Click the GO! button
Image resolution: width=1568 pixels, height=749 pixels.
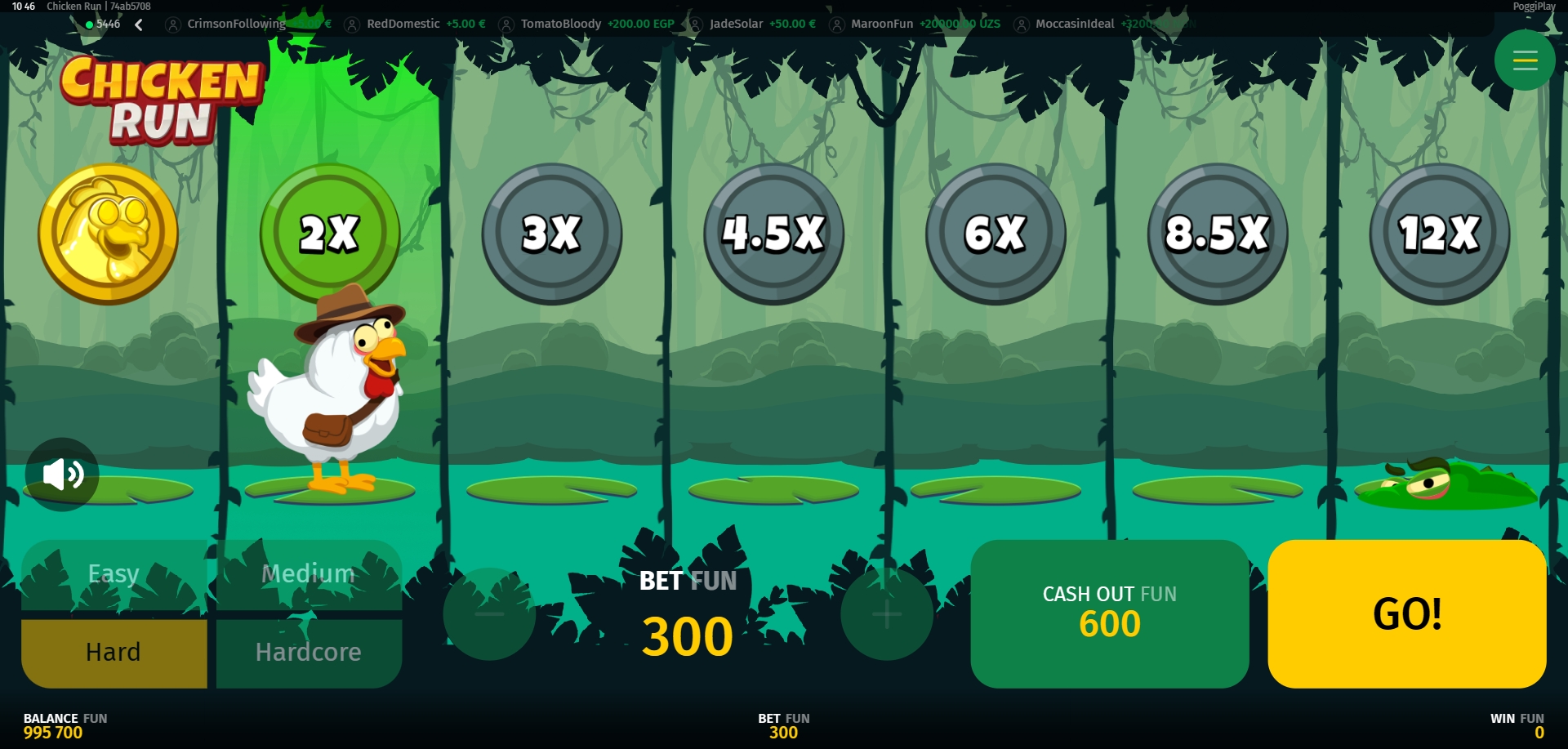(x=1406, y=613)
